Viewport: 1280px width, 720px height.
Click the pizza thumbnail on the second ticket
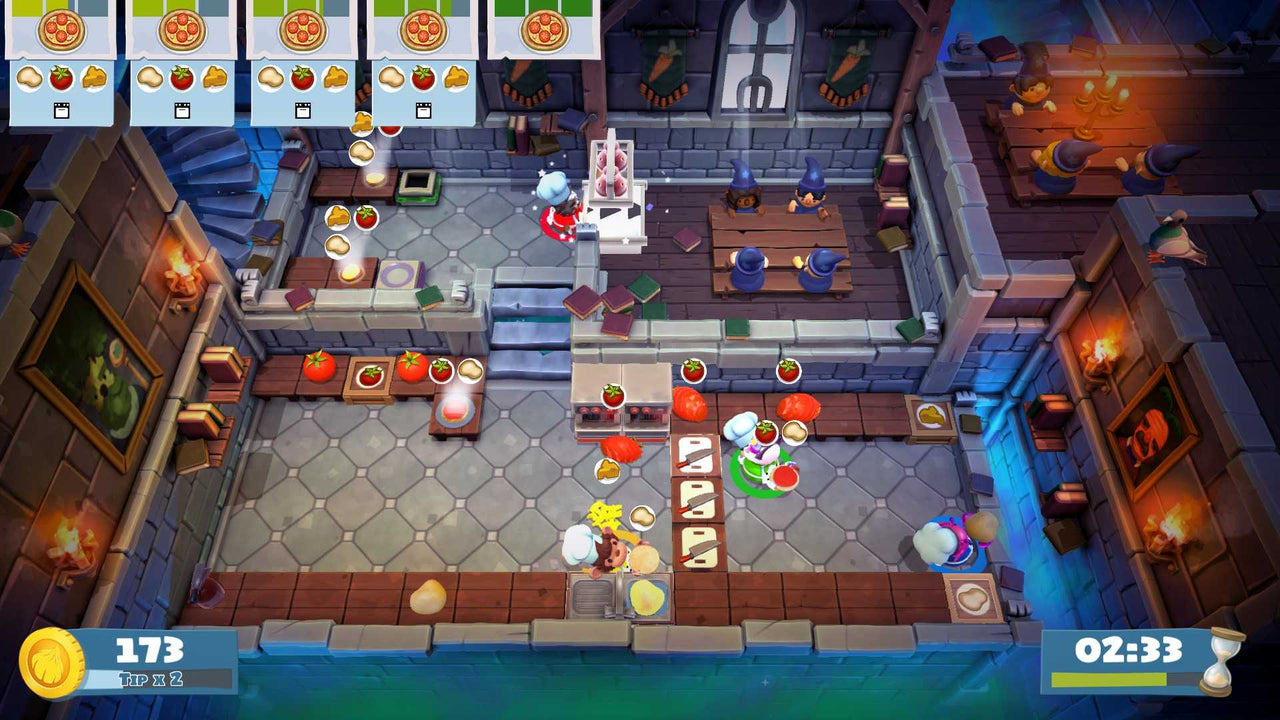tap(180, 29)
